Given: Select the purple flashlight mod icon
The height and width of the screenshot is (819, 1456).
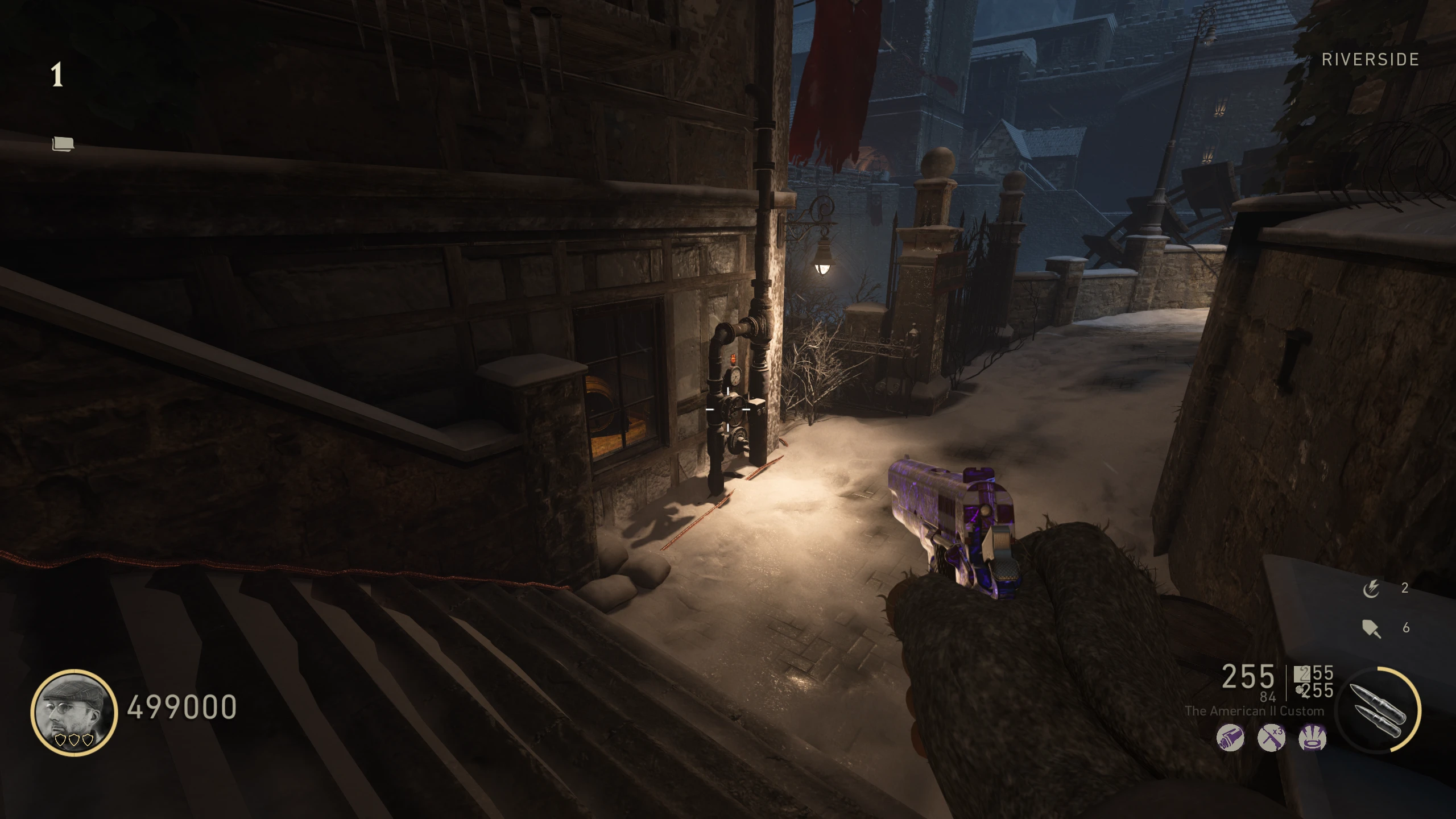Looking at the screenshot, I should pos(1230,738).
